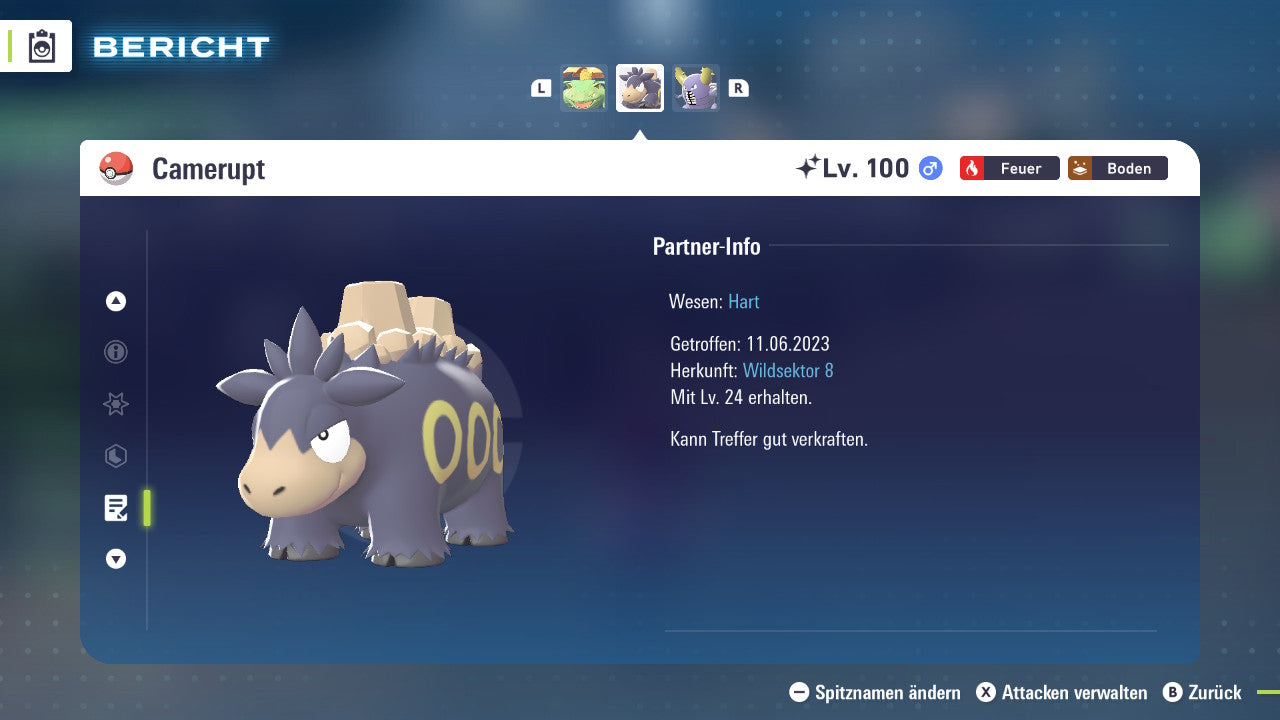Open the next page with the down arrow
The height and width of the screenshot is (720, 1280).
pyautogui.click(x=115, y=559)
